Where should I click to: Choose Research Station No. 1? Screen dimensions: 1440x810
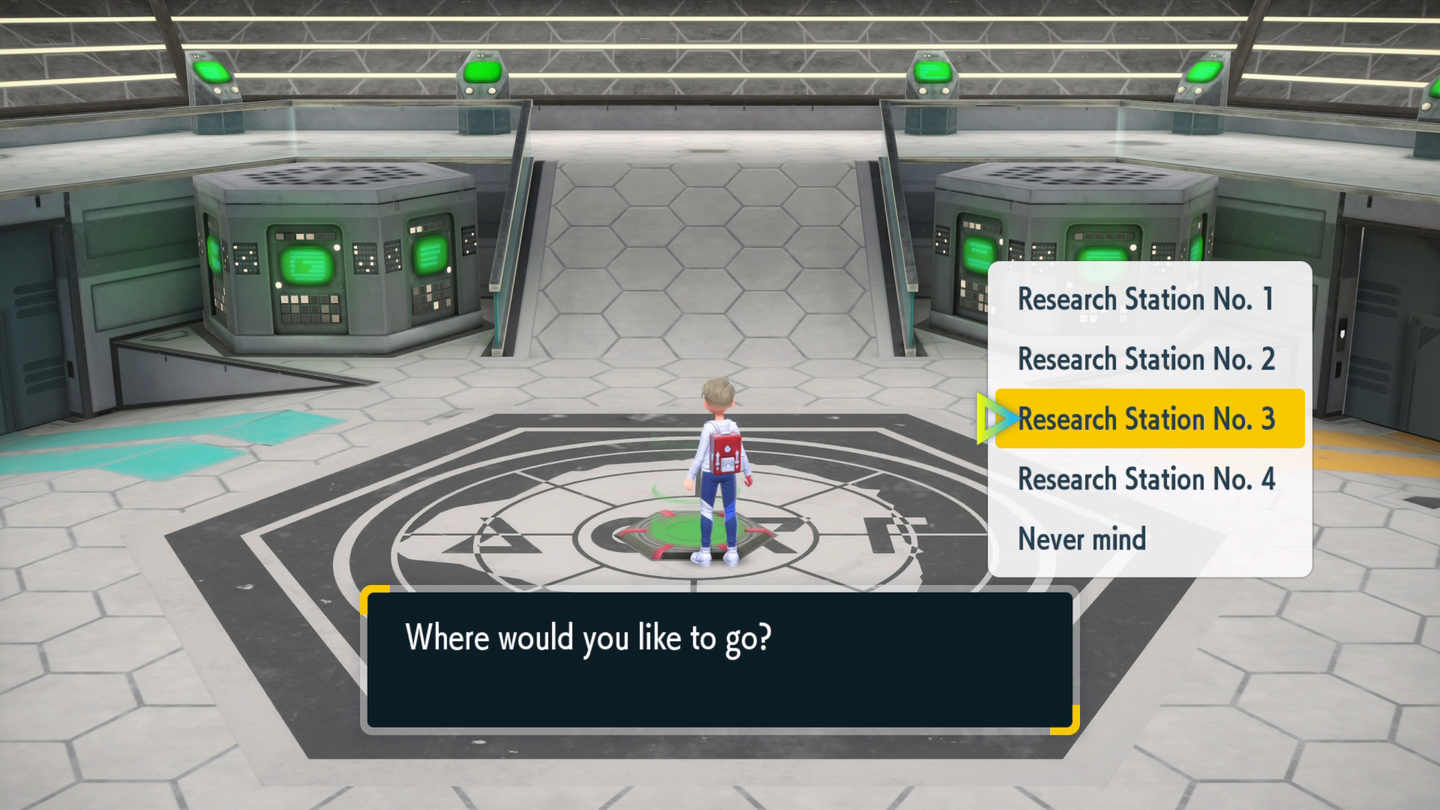[1146, 299]
